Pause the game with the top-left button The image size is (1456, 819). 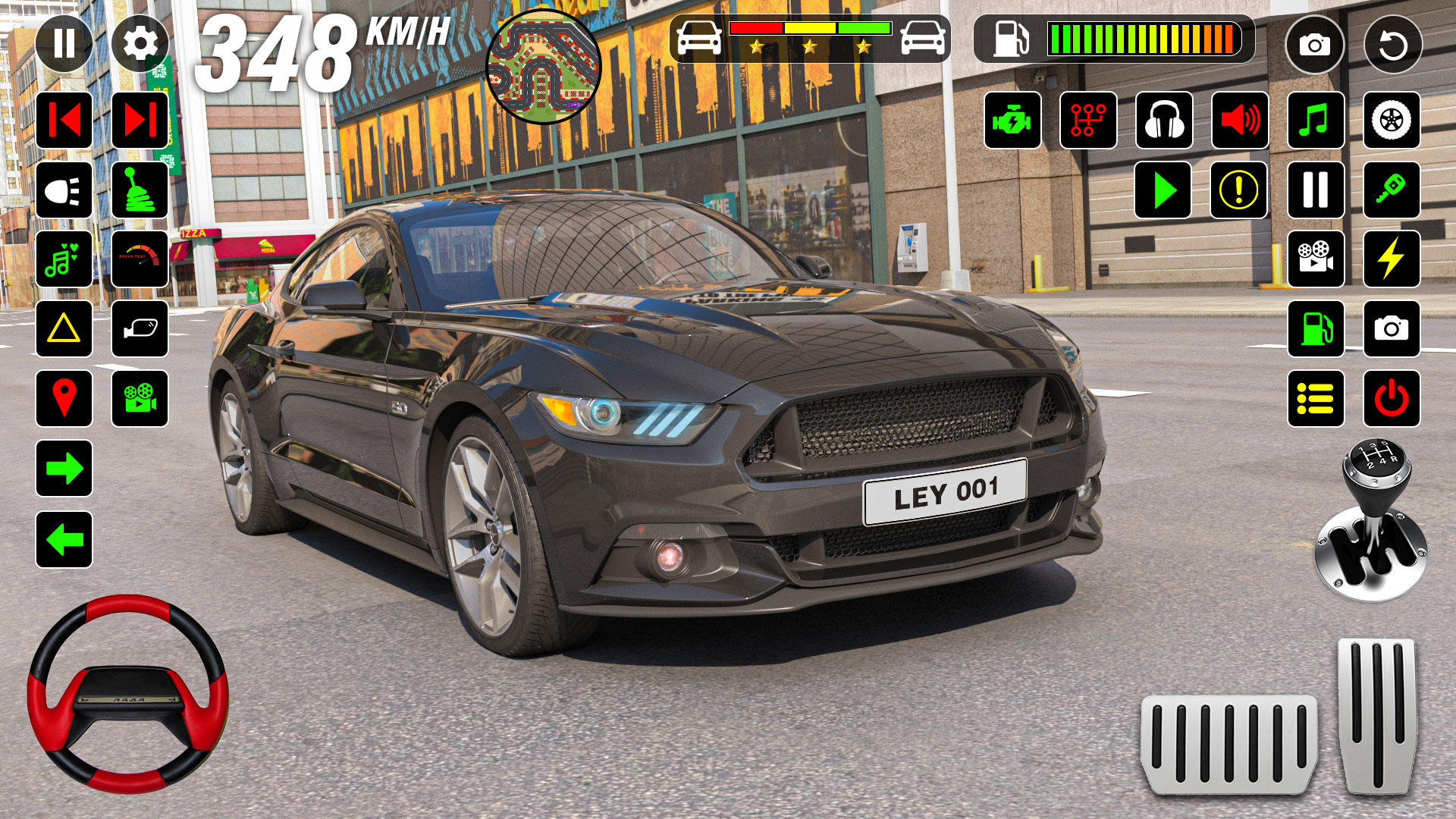64,44
